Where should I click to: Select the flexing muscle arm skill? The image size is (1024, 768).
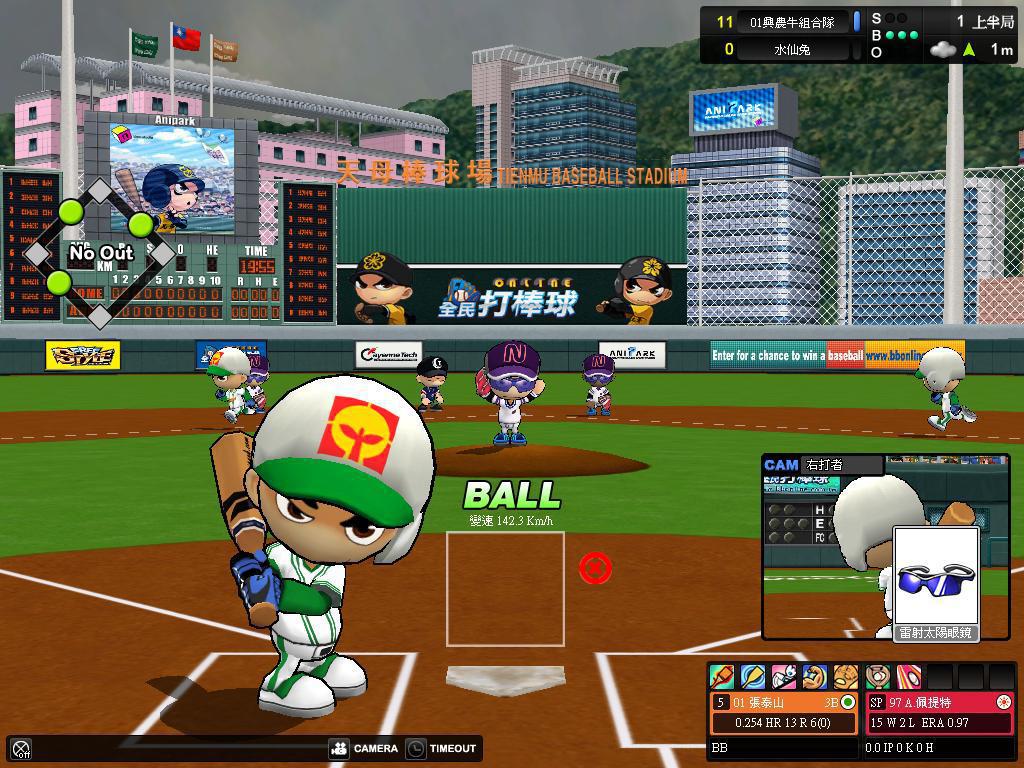coord(815,677)
